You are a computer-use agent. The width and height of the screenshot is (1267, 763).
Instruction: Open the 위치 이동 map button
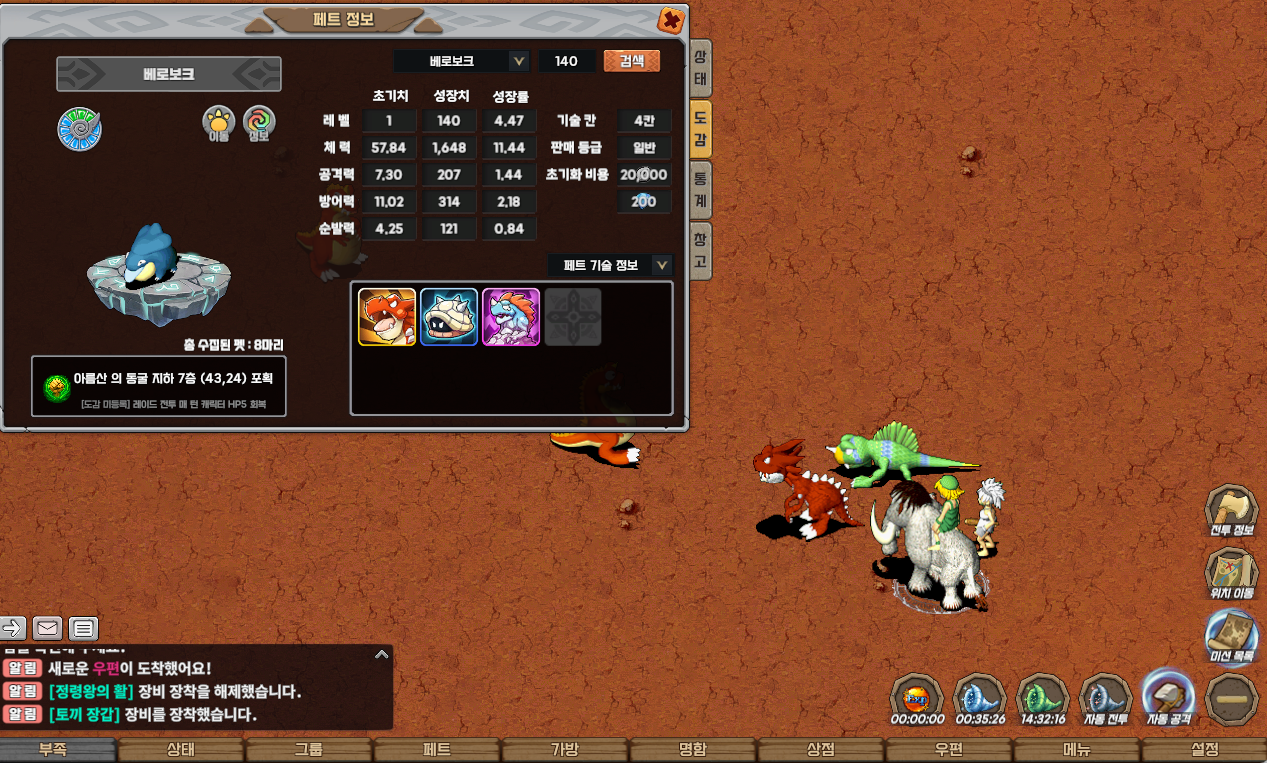(x=1231, y=574)
